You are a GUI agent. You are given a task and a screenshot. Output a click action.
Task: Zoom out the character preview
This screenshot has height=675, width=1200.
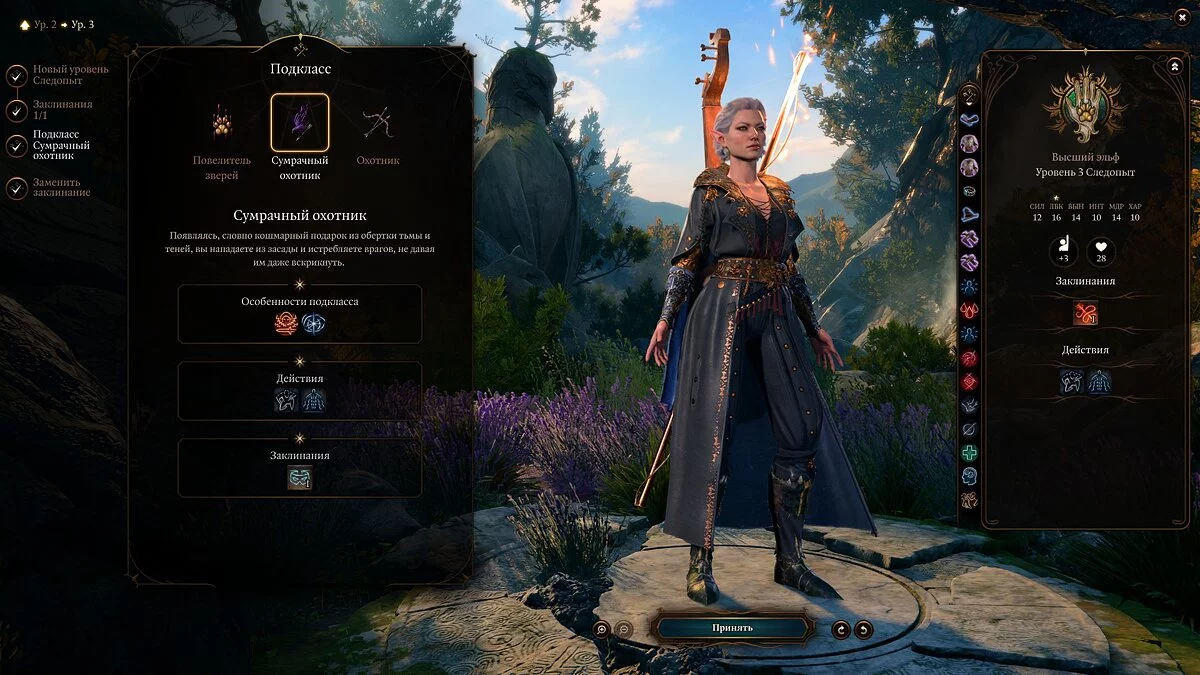click(x=623, y=629)
